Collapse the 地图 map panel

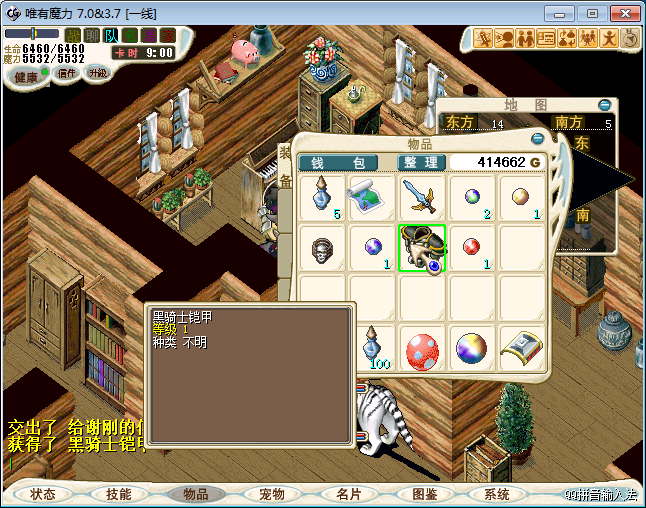click(x=604, y=105)
